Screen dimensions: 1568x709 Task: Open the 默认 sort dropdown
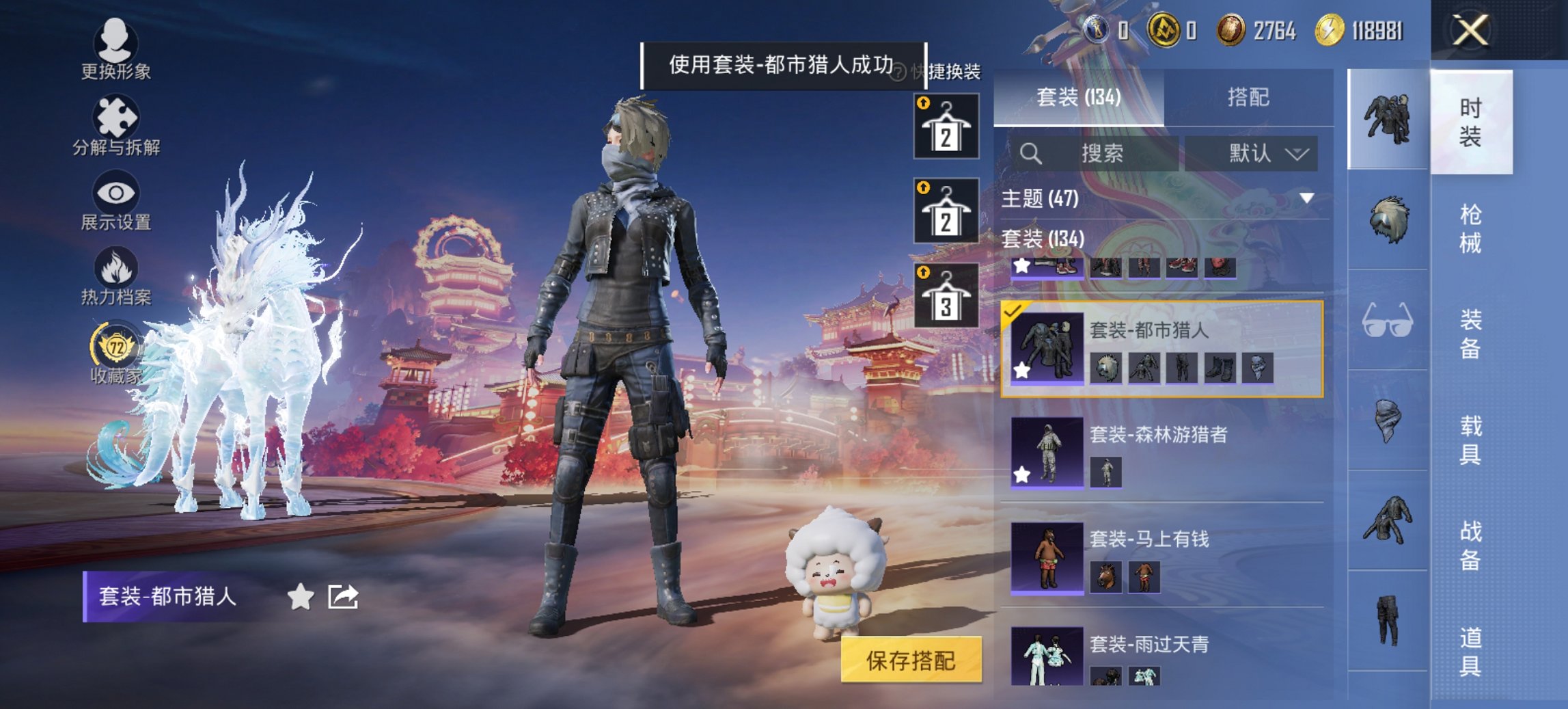1256,152
